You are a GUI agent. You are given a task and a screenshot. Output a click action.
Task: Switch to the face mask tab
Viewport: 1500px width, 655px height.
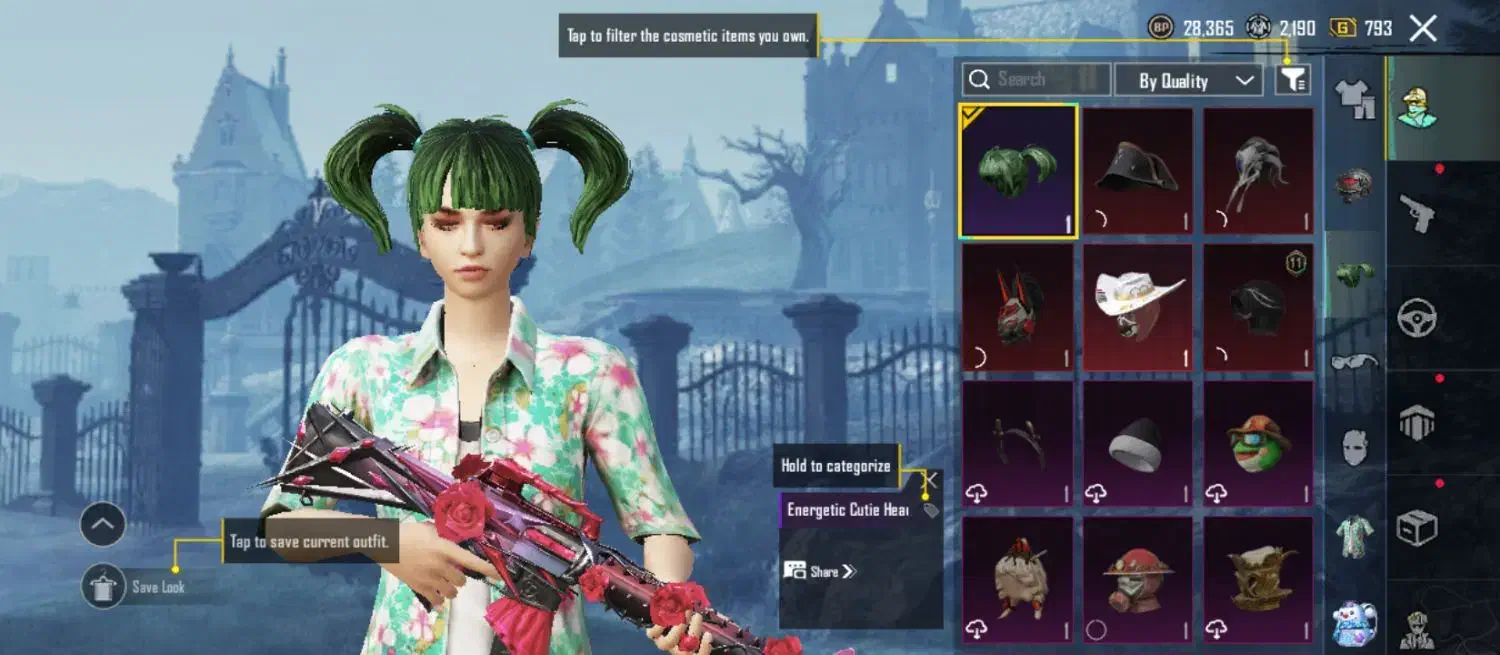point(1354,447)
